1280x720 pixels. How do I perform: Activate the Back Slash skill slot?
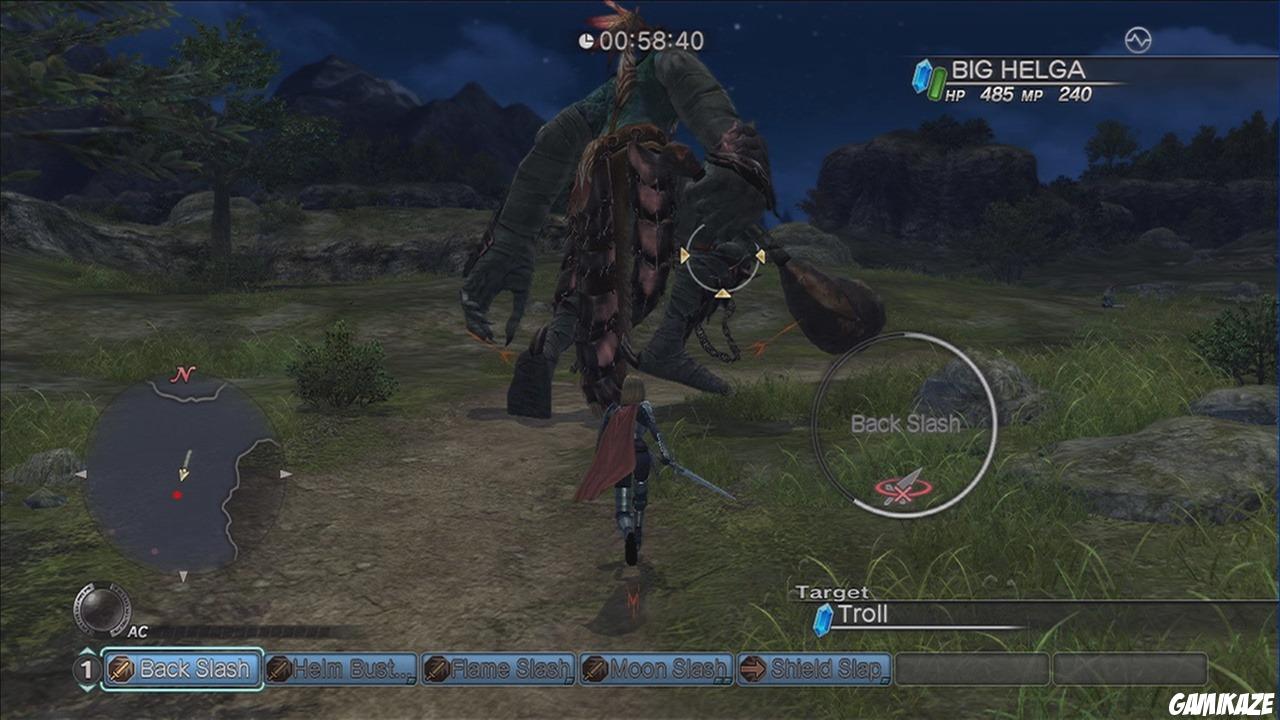[182, 669]
